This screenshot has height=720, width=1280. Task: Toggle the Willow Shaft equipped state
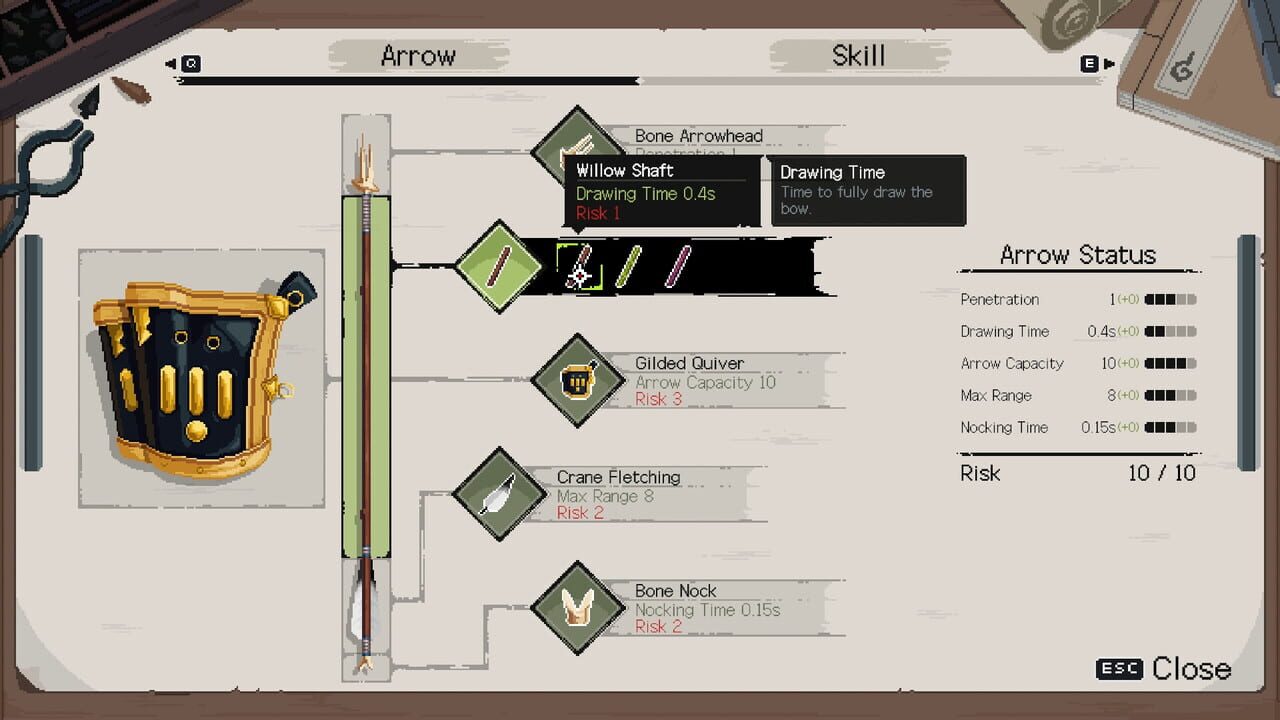click(x=497, y=265)
